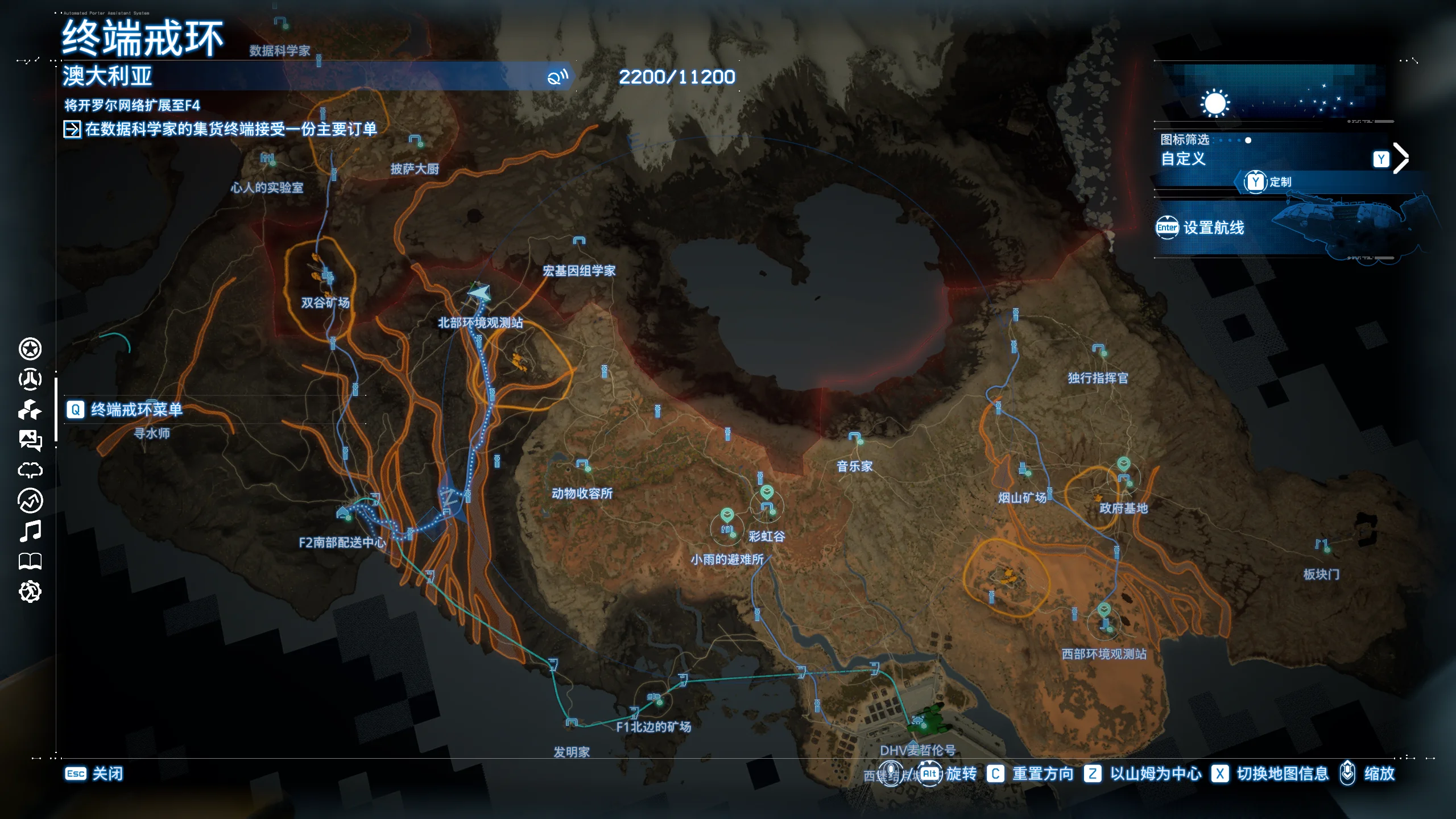The height and width of the screenshot is (819, 1456).
Task: Open the line chart sidebar icon
Action: pos(30,500)
